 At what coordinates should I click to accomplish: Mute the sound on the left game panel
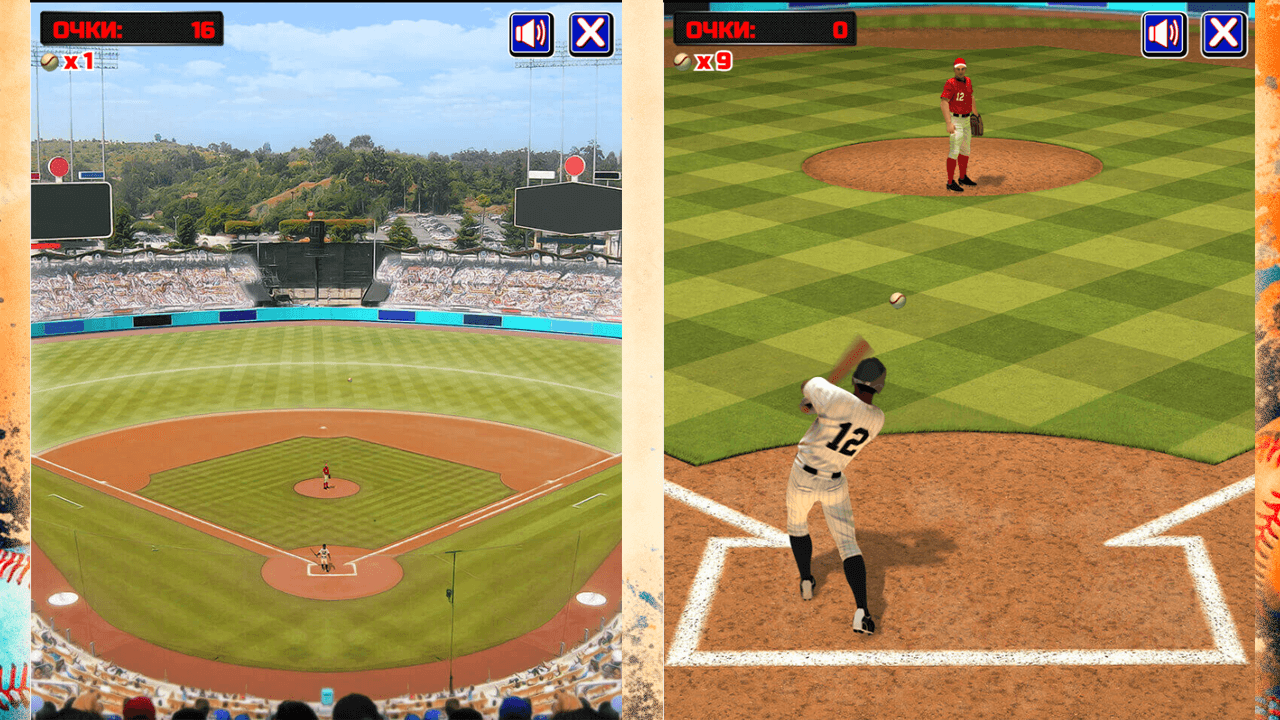tap(531, 32)
